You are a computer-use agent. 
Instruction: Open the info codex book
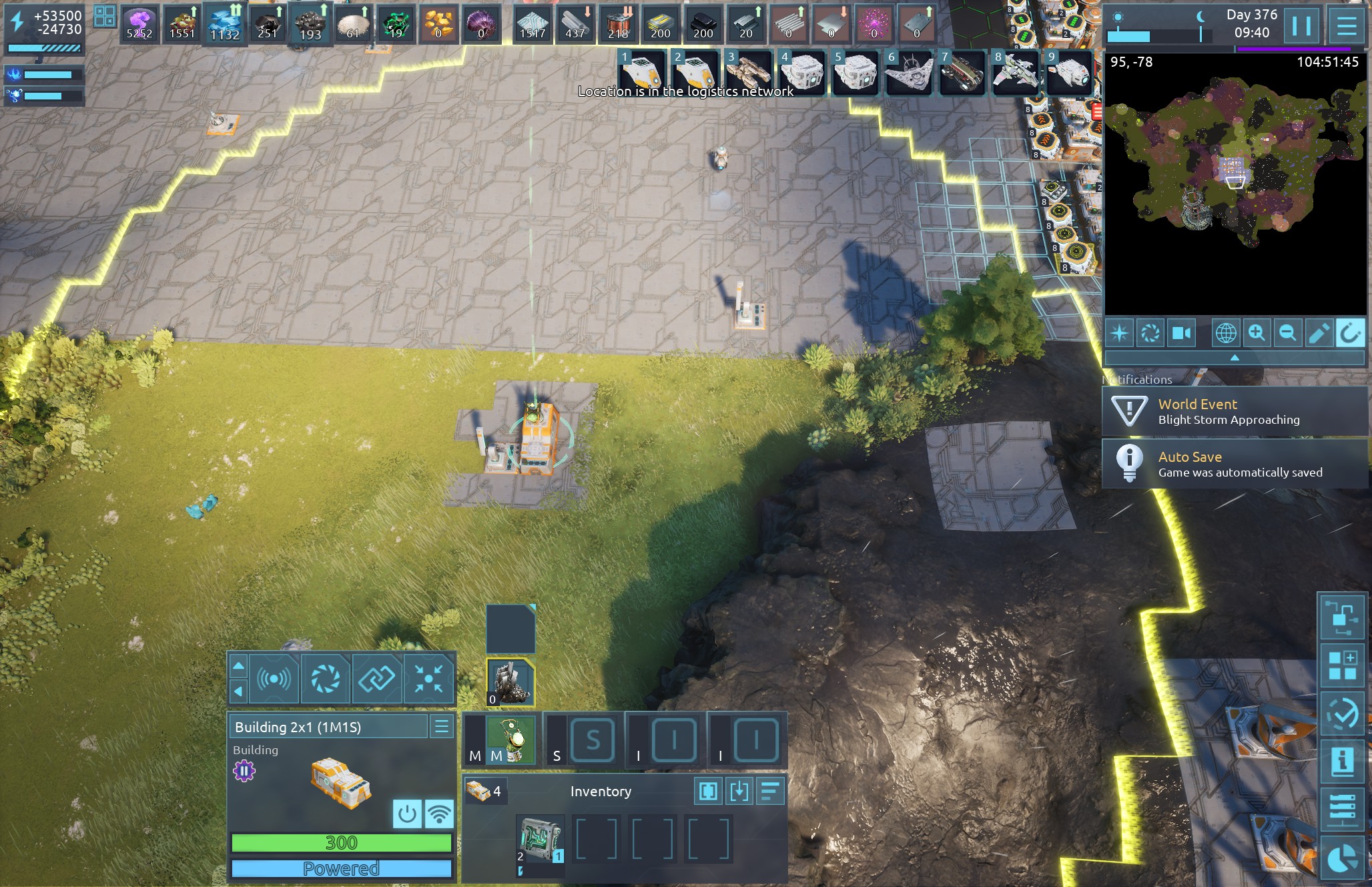click(1341, 761)
